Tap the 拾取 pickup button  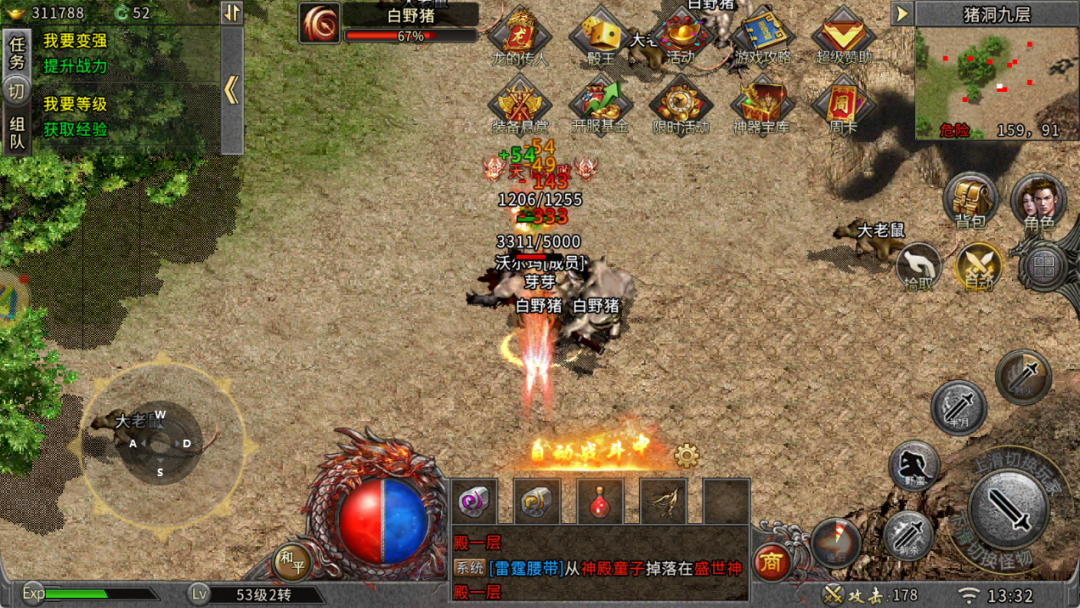tap(918, 265)
